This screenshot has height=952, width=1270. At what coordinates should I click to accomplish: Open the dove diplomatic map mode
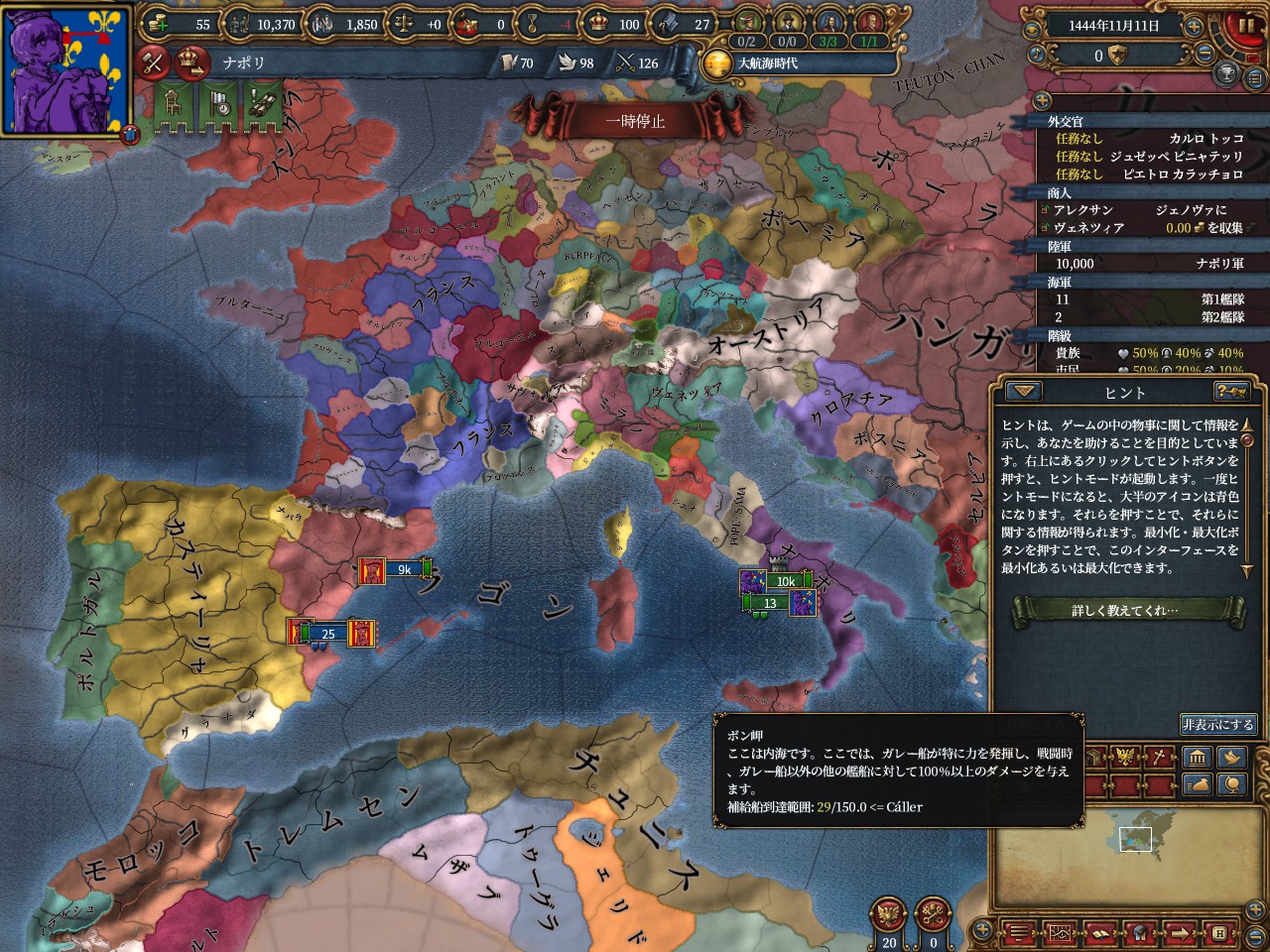coord(1231,759)
